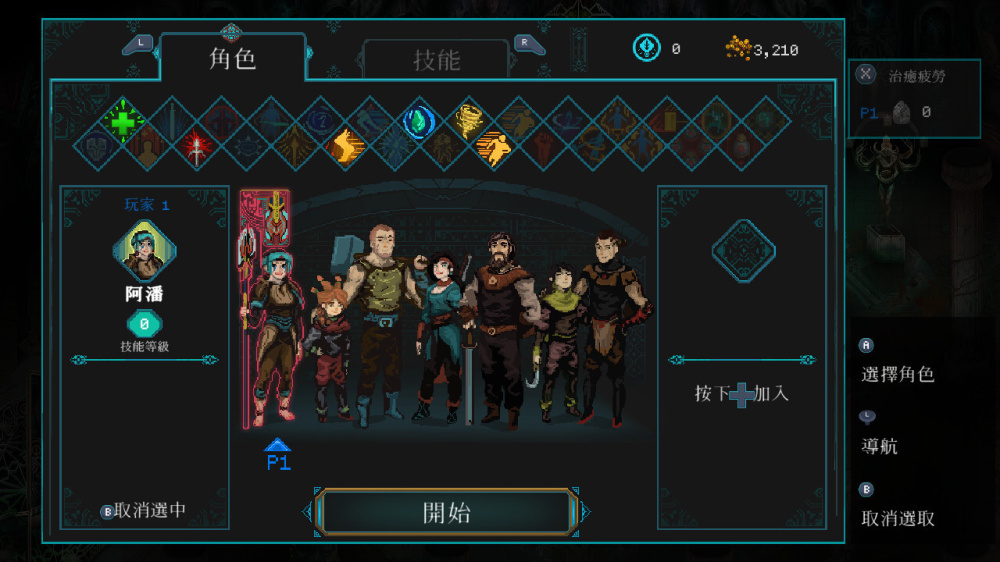Click the 按下加入 join player slot
Screen dimensions: 1000x562
point(742,394)
